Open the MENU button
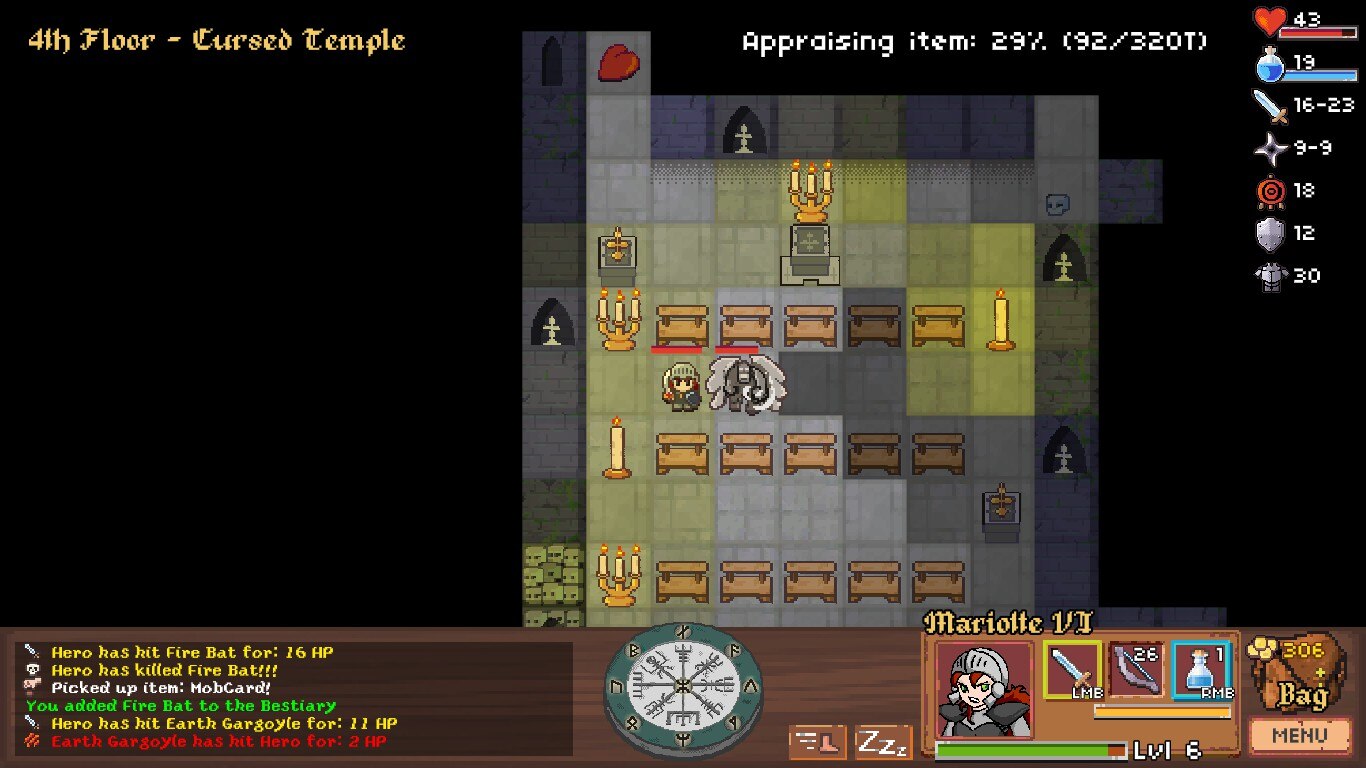1366x768 pixels. click(x=1299, y=737)
